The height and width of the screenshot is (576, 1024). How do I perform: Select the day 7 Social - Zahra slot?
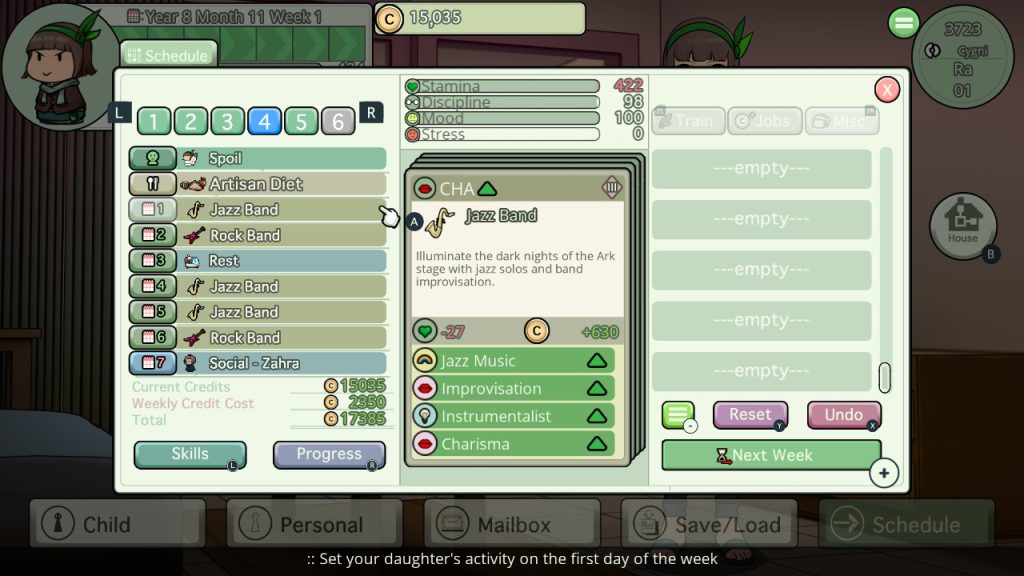click(x=257, y=363)
